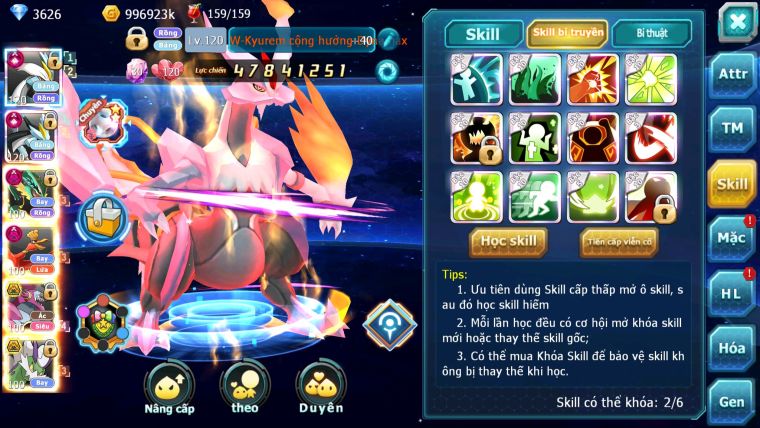Click the Học skill button

coord(508,241)
